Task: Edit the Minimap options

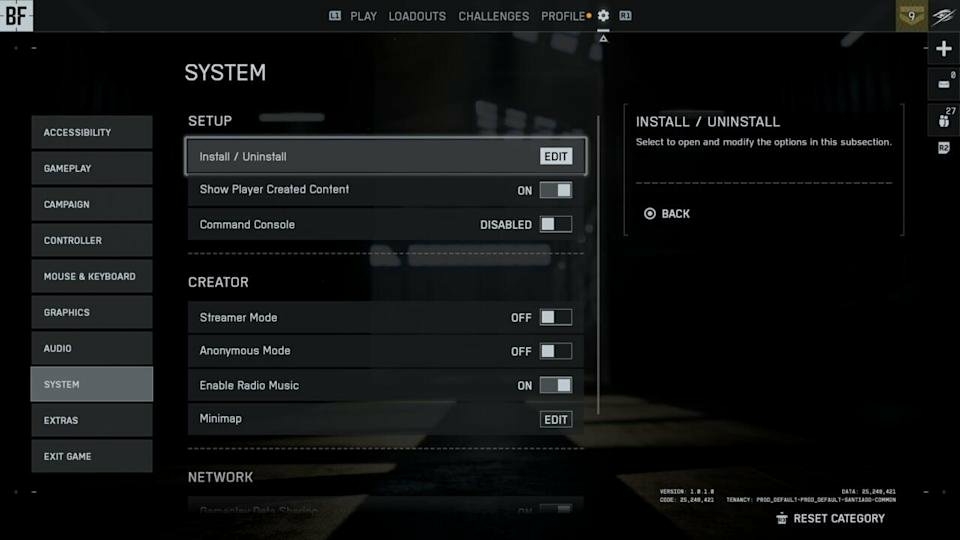Action: [555, 419]
